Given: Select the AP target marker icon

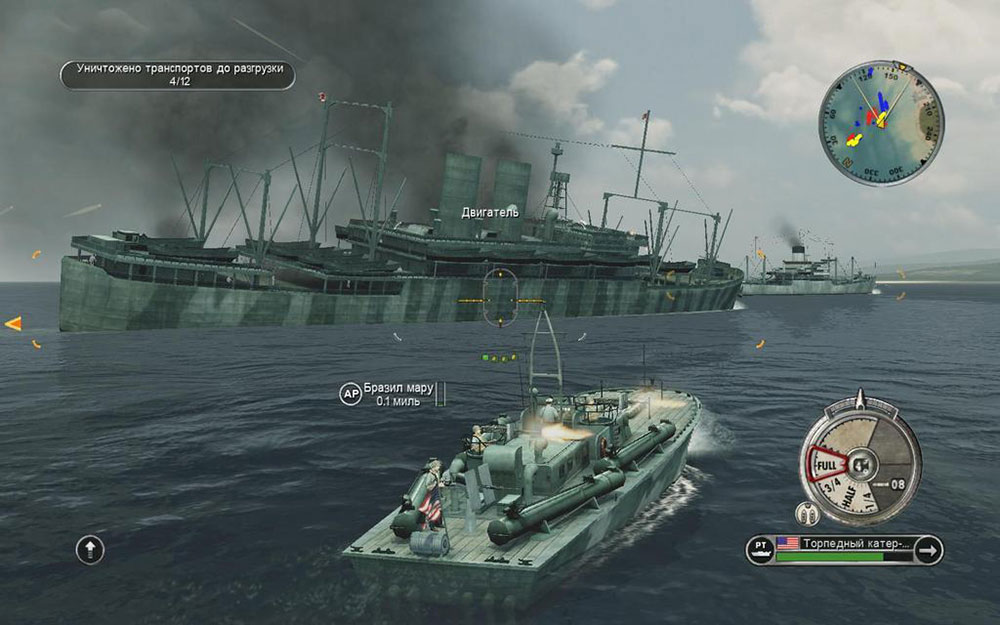Looking at the screenshot, I should tap(349, 394).
